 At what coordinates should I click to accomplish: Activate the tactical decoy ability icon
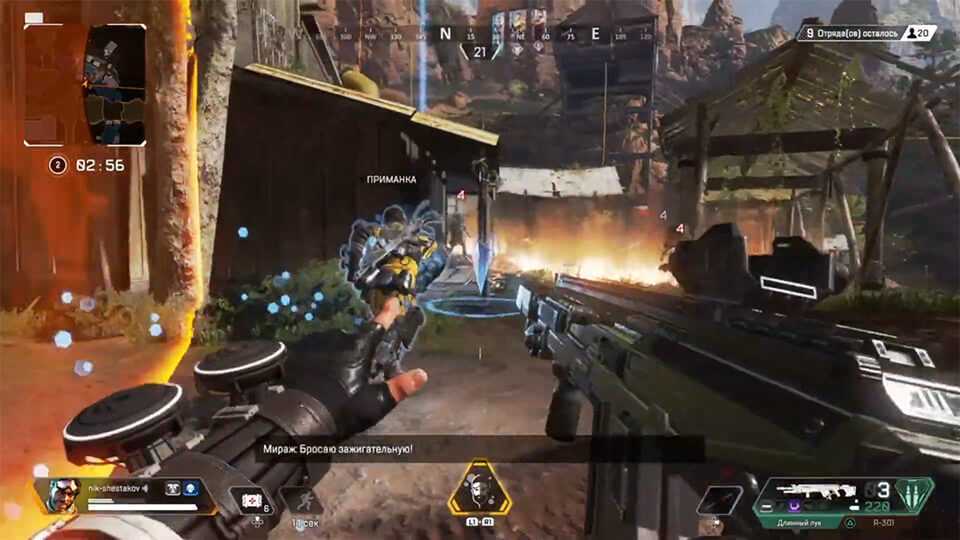click(302, 499)
